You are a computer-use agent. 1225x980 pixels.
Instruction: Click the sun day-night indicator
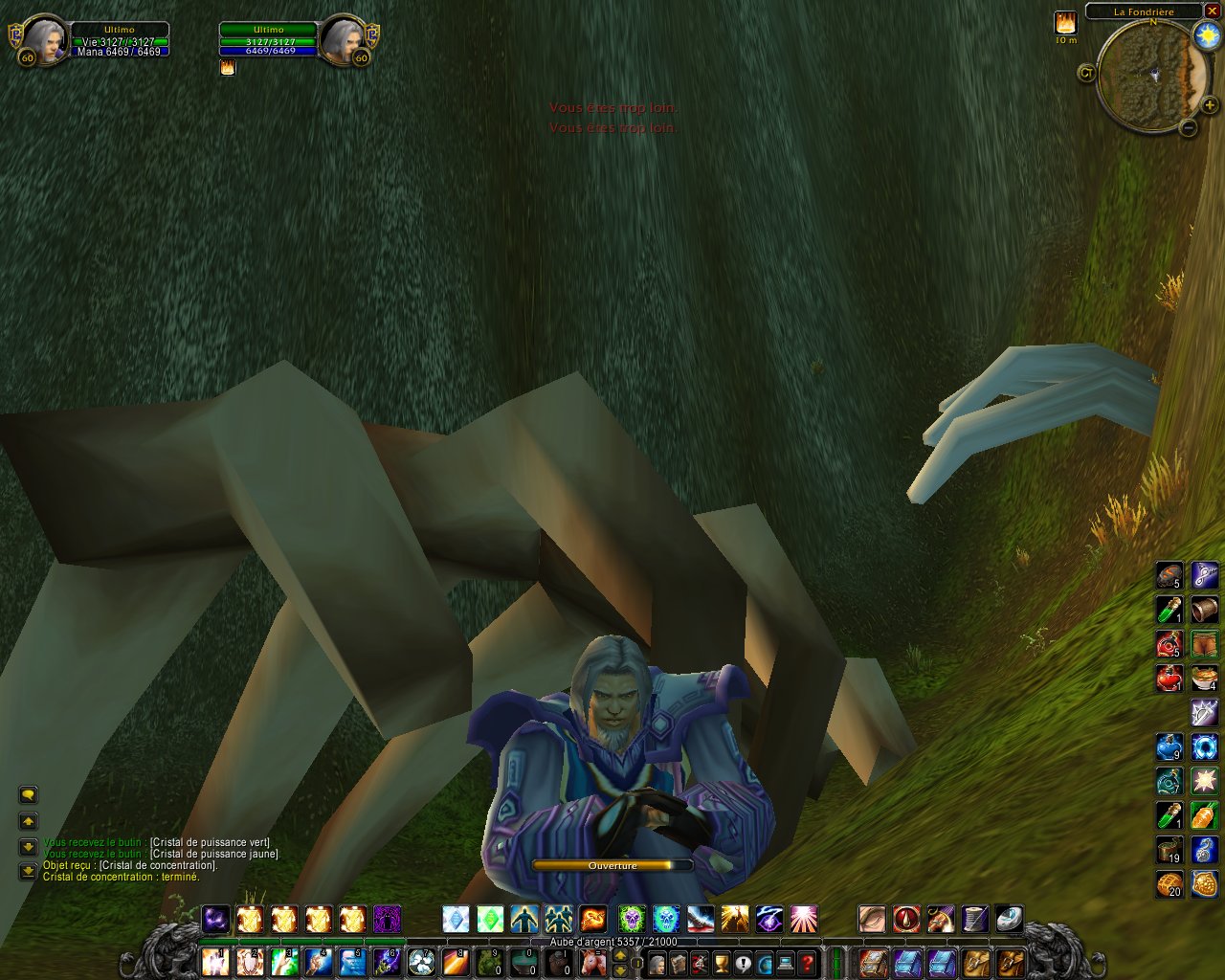(1205, 36)
